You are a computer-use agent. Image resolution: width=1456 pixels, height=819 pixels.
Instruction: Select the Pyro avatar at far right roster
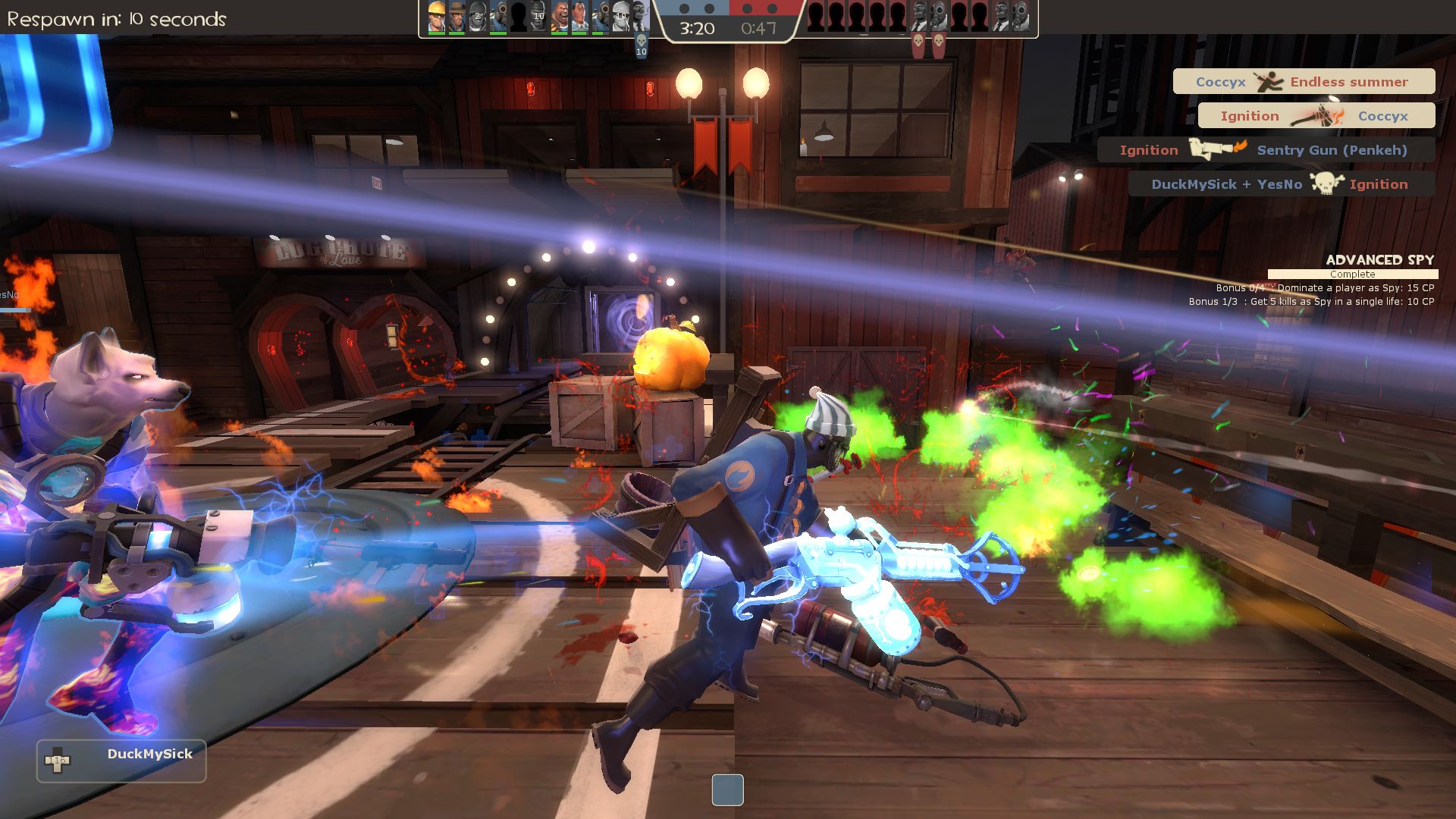click(1021, 15)
